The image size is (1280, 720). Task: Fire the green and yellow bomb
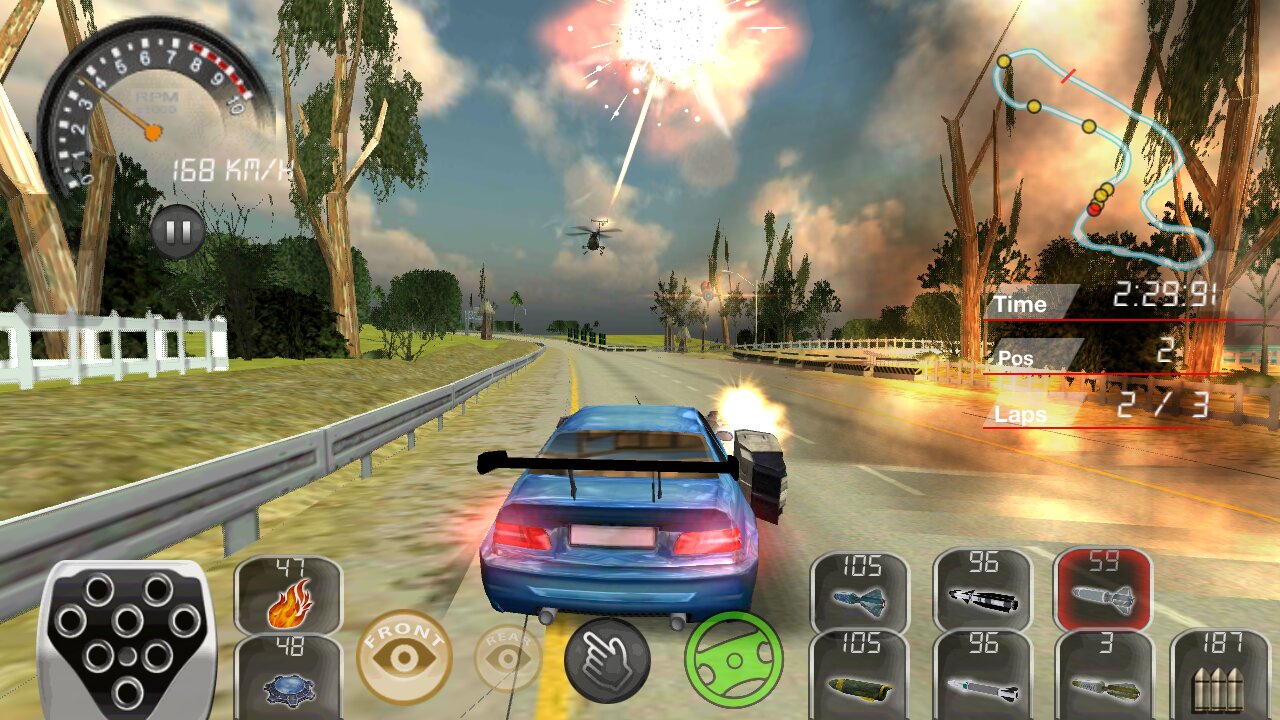click(859, 676)
